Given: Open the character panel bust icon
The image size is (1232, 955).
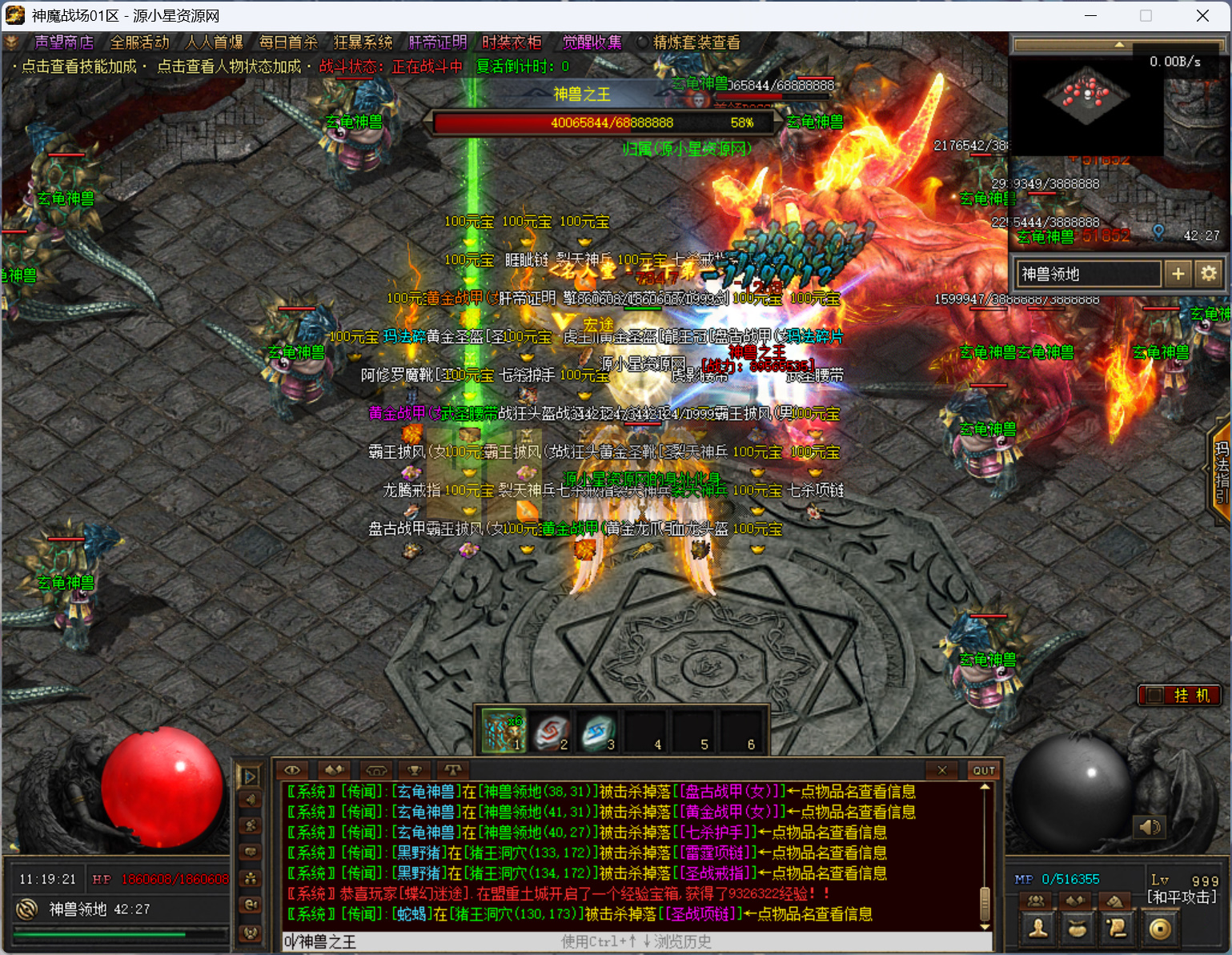Looking at the screenshot, I should (x=1038, y=928).
